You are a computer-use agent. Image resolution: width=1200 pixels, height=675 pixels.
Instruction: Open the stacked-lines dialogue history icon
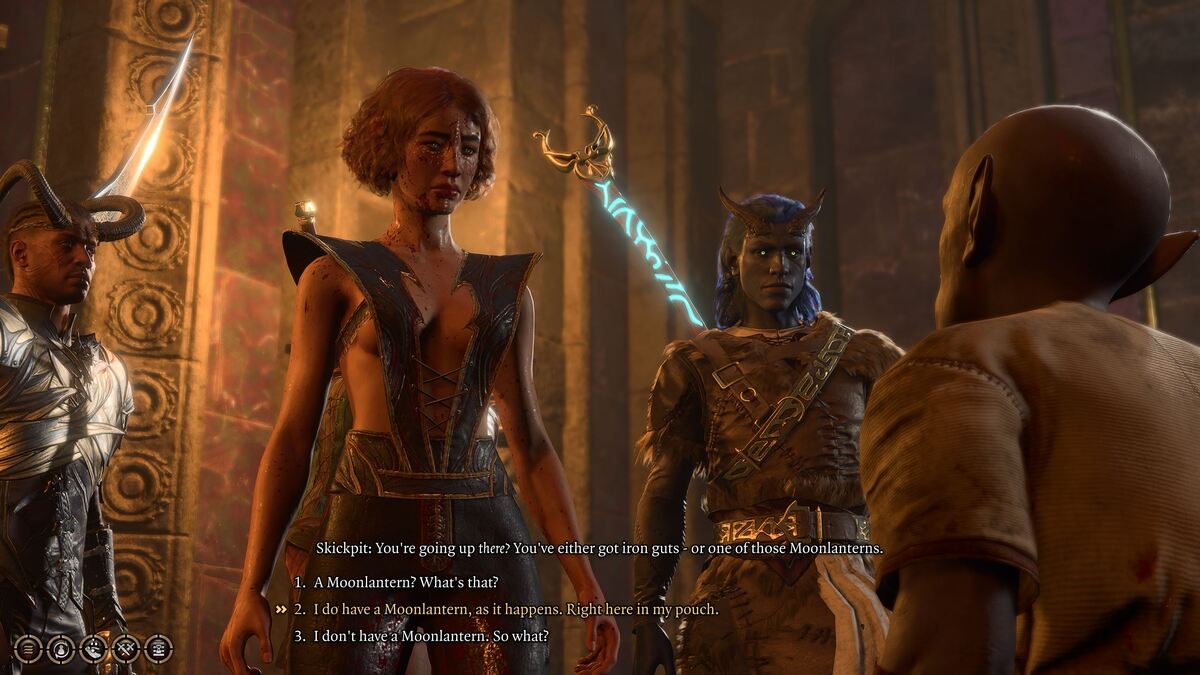pos(28,648)
